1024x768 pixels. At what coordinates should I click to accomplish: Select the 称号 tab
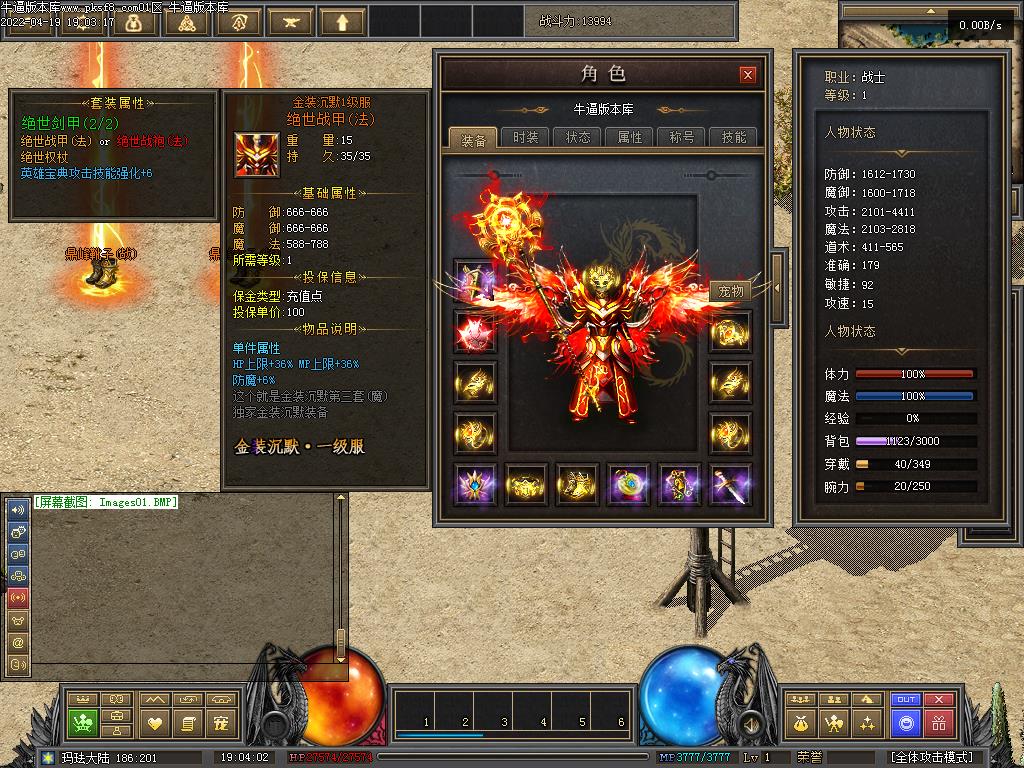click(682, 137)
